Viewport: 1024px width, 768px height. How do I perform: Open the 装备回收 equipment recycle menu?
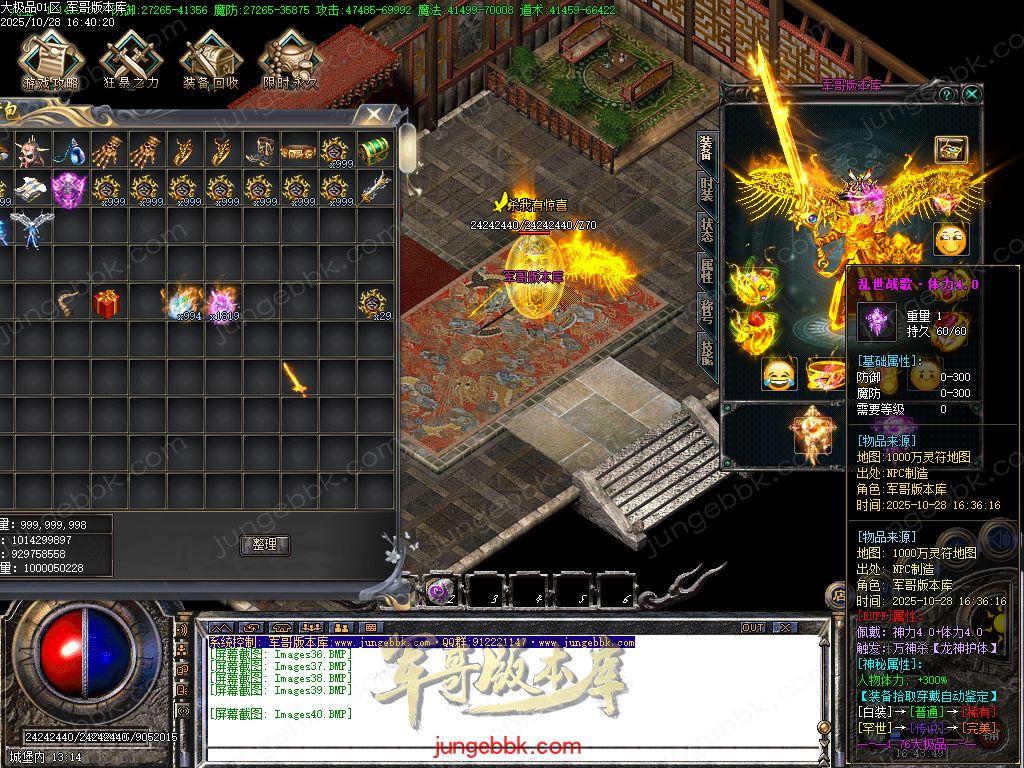[210, 61]
